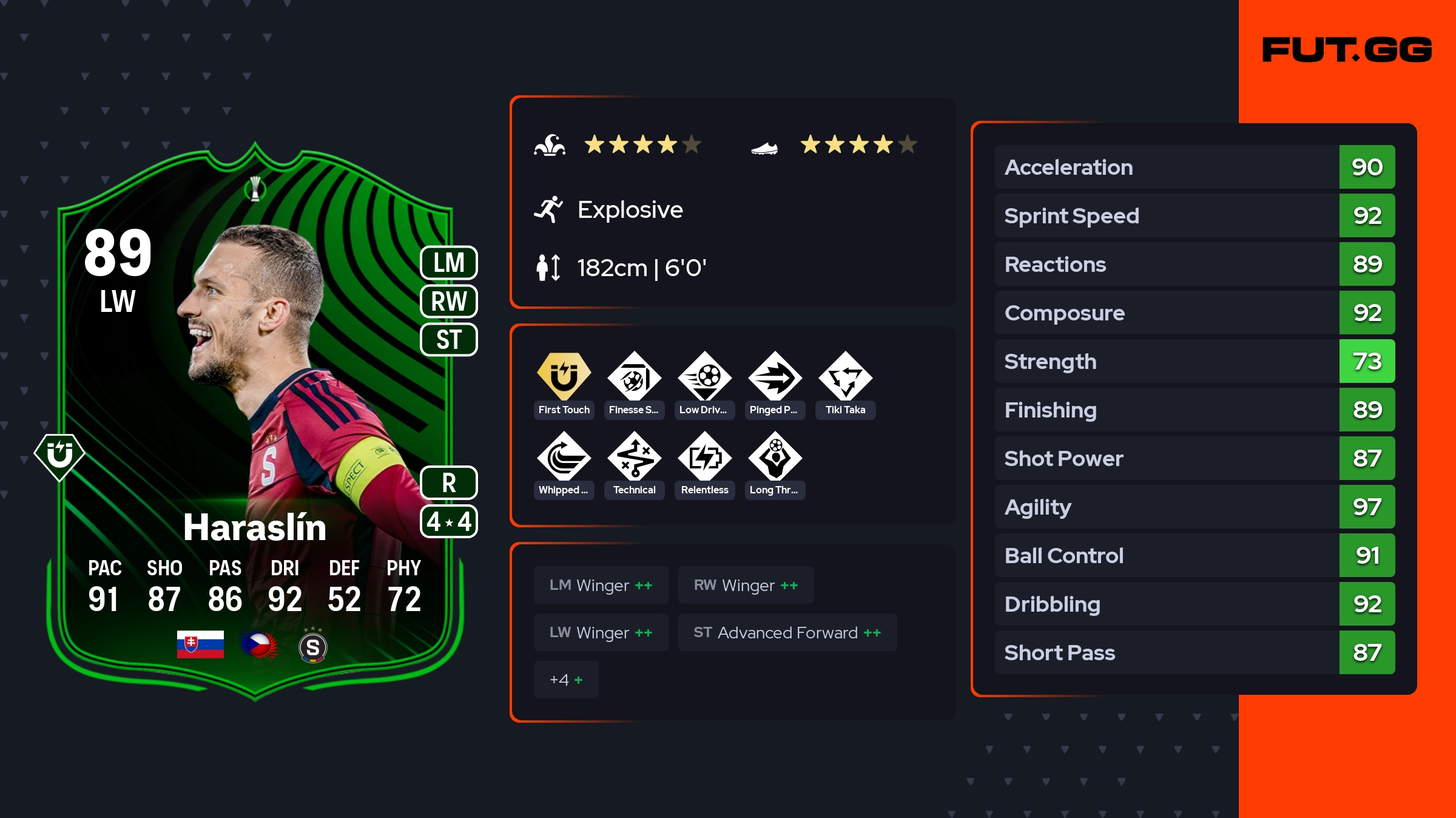
Task: Select the LM Winger role chip
Action: pyautogui.click(x=601, y=585)
